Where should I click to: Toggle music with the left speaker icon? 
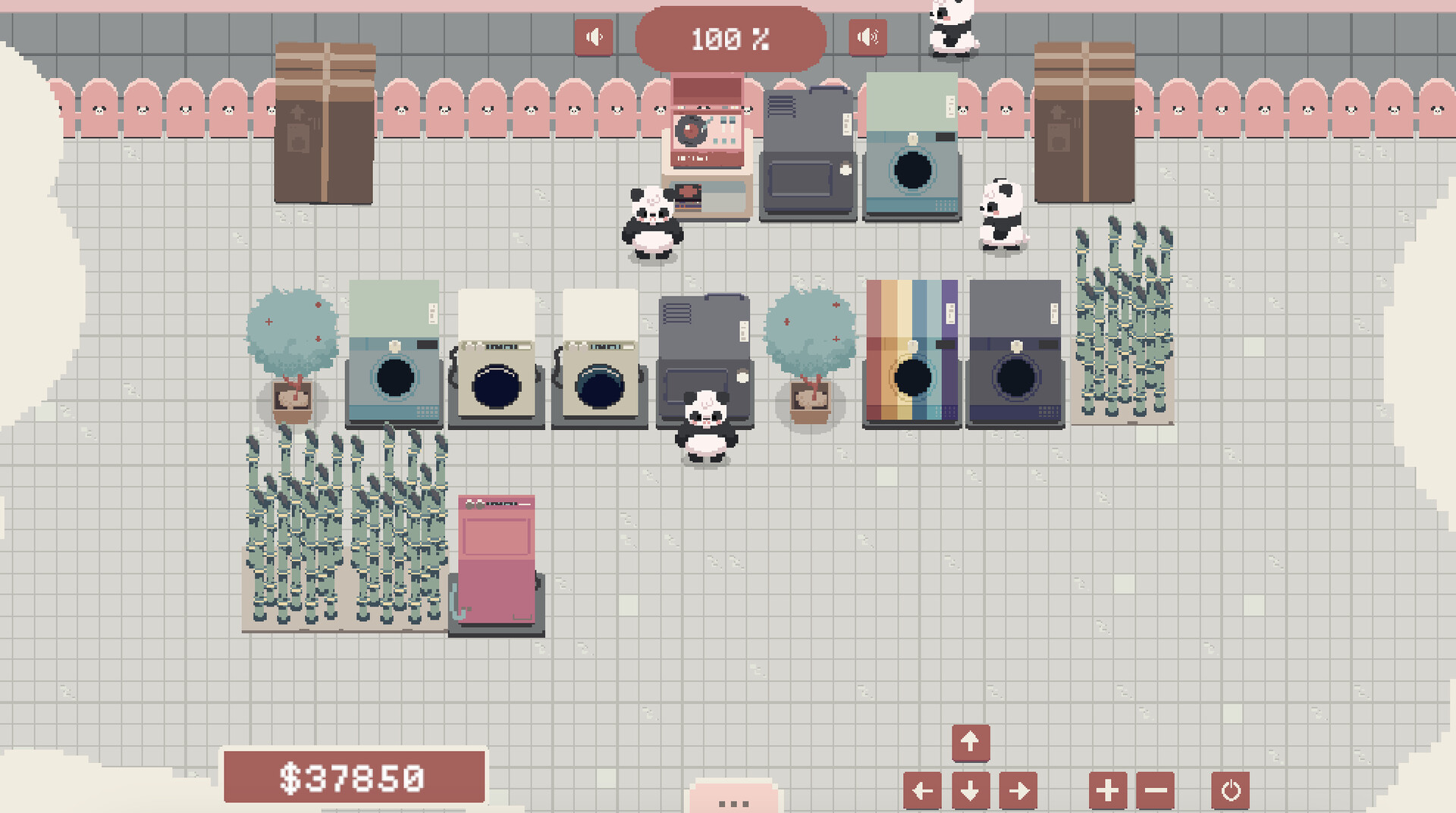(x=595, y=36)
